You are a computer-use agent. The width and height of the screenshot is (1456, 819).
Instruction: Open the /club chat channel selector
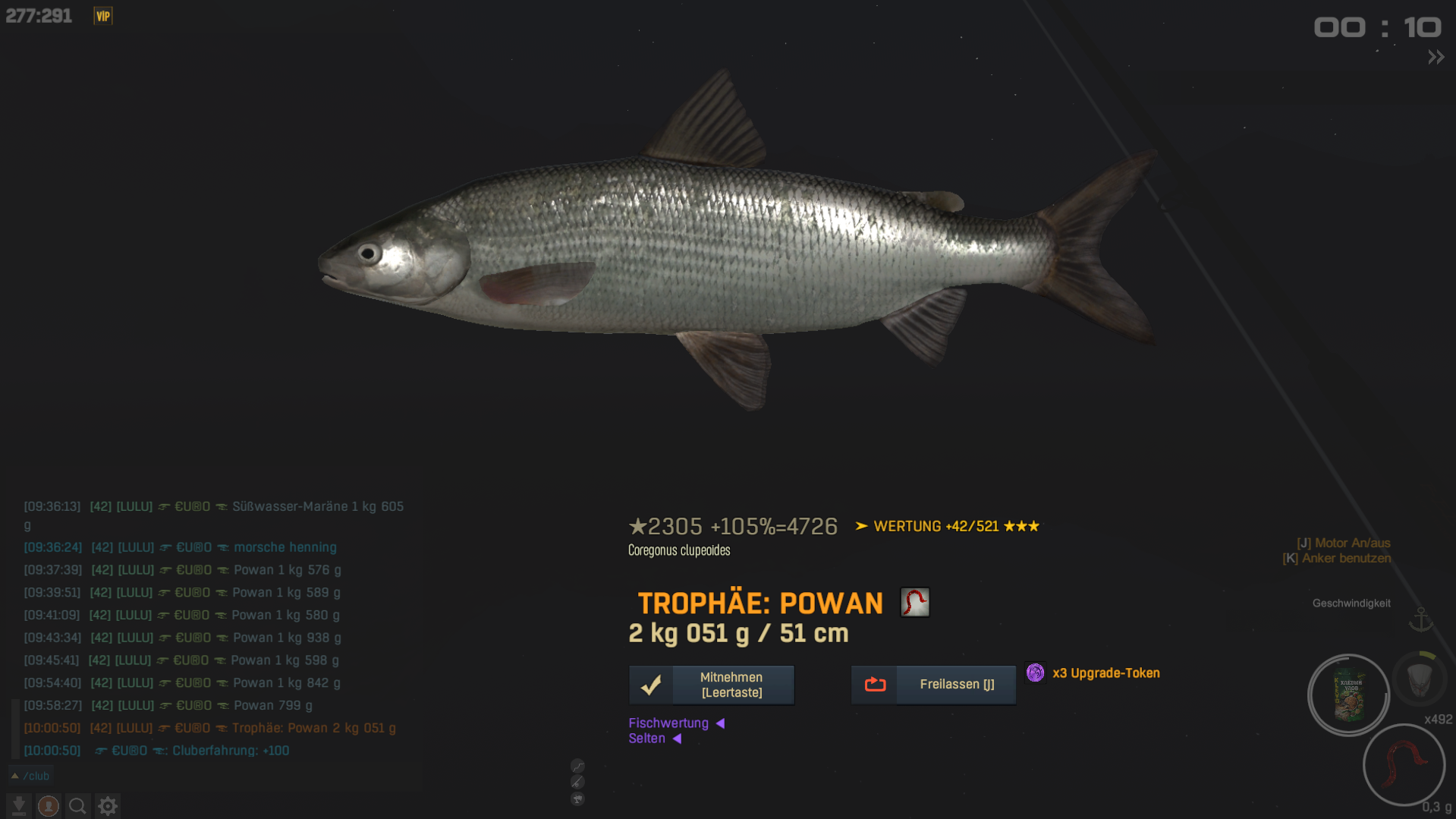coord(30,776)
